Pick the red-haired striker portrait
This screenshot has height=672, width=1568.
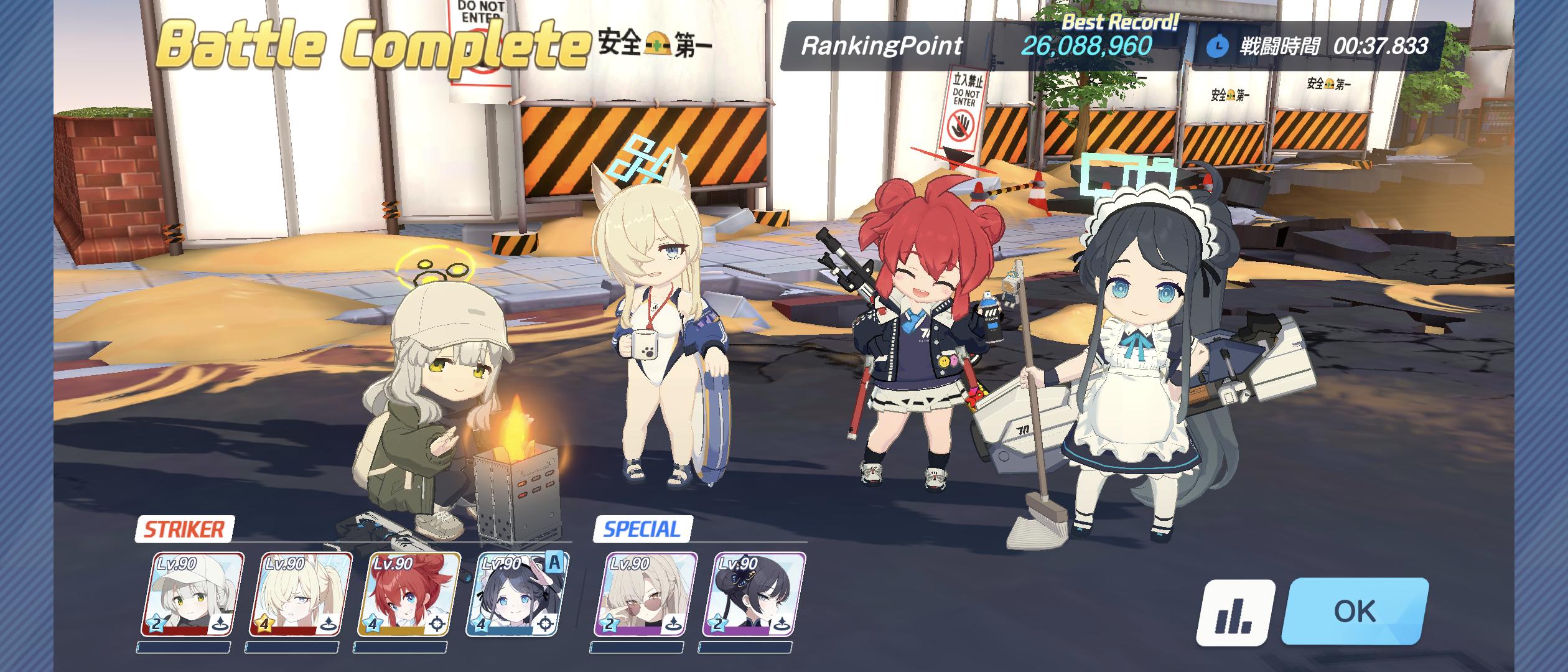[x=409, y=594]
